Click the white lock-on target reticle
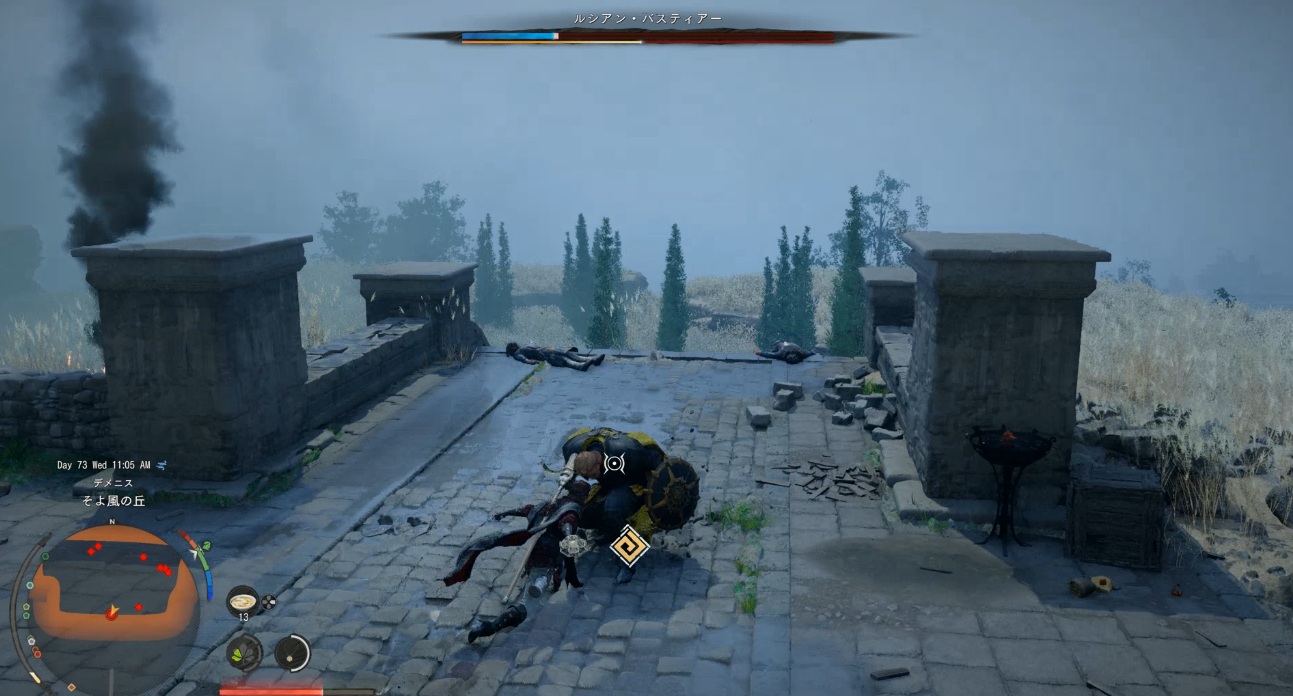 point(613,463)
